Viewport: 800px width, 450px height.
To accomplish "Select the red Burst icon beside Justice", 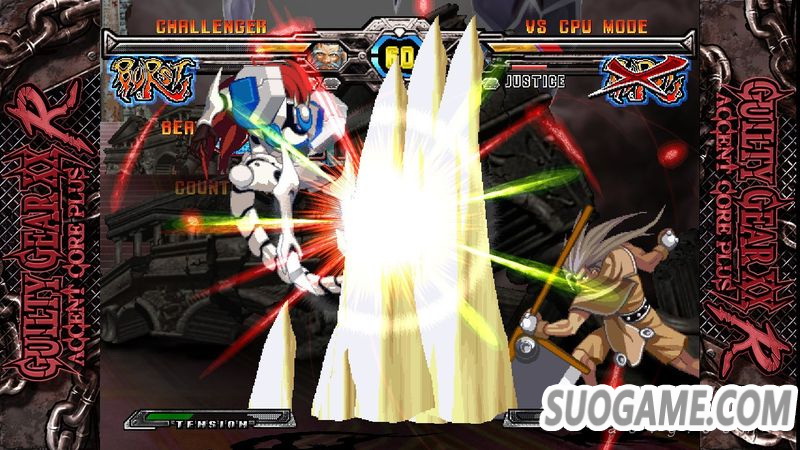I will click(642, 78).
